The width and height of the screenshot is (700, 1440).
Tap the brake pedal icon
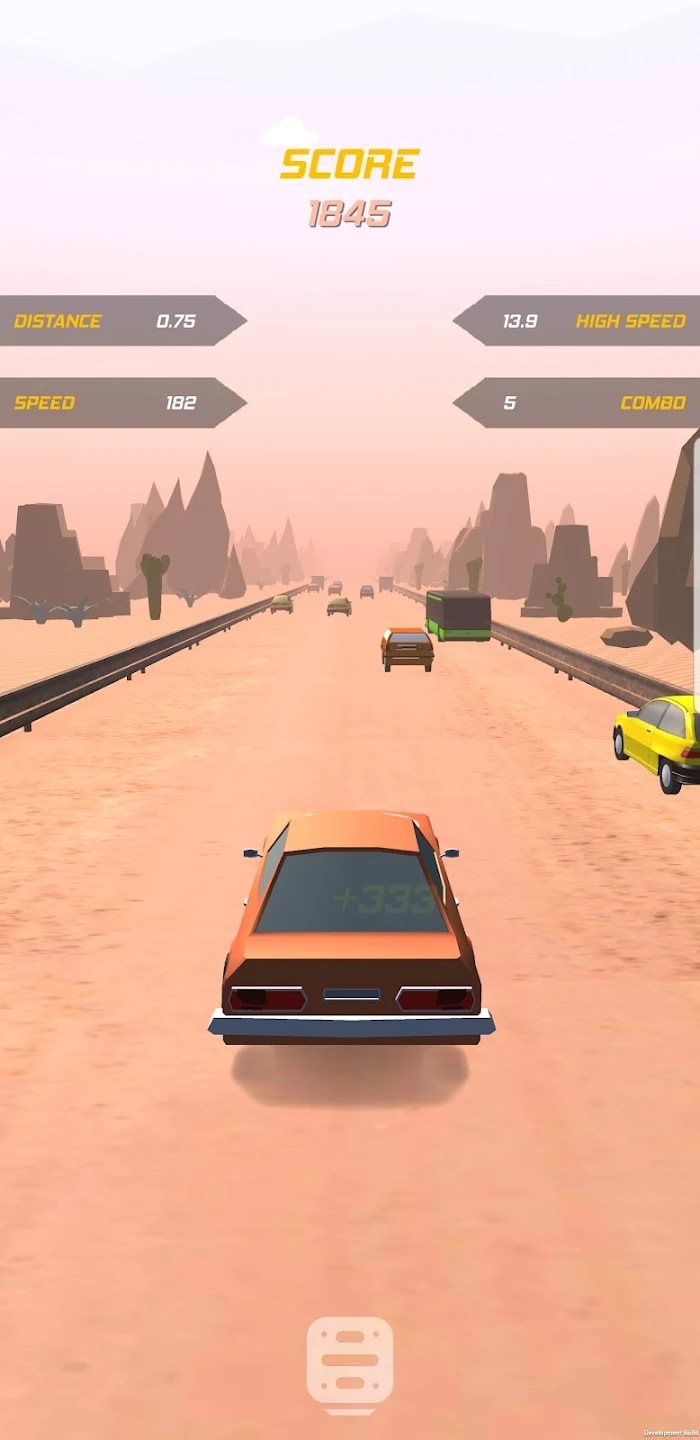[x=350, y=1364]
